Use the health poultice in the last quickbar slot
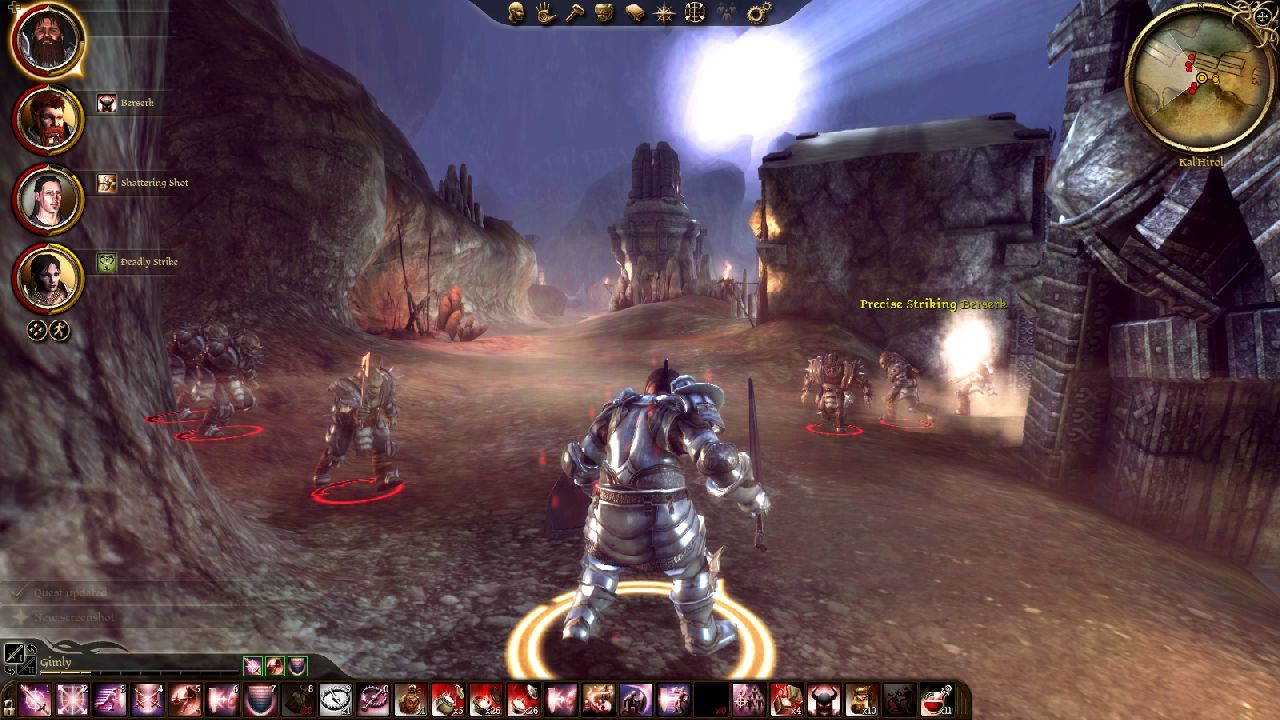The width and height of the screenshot is (1280, 720). click(938, 700)
